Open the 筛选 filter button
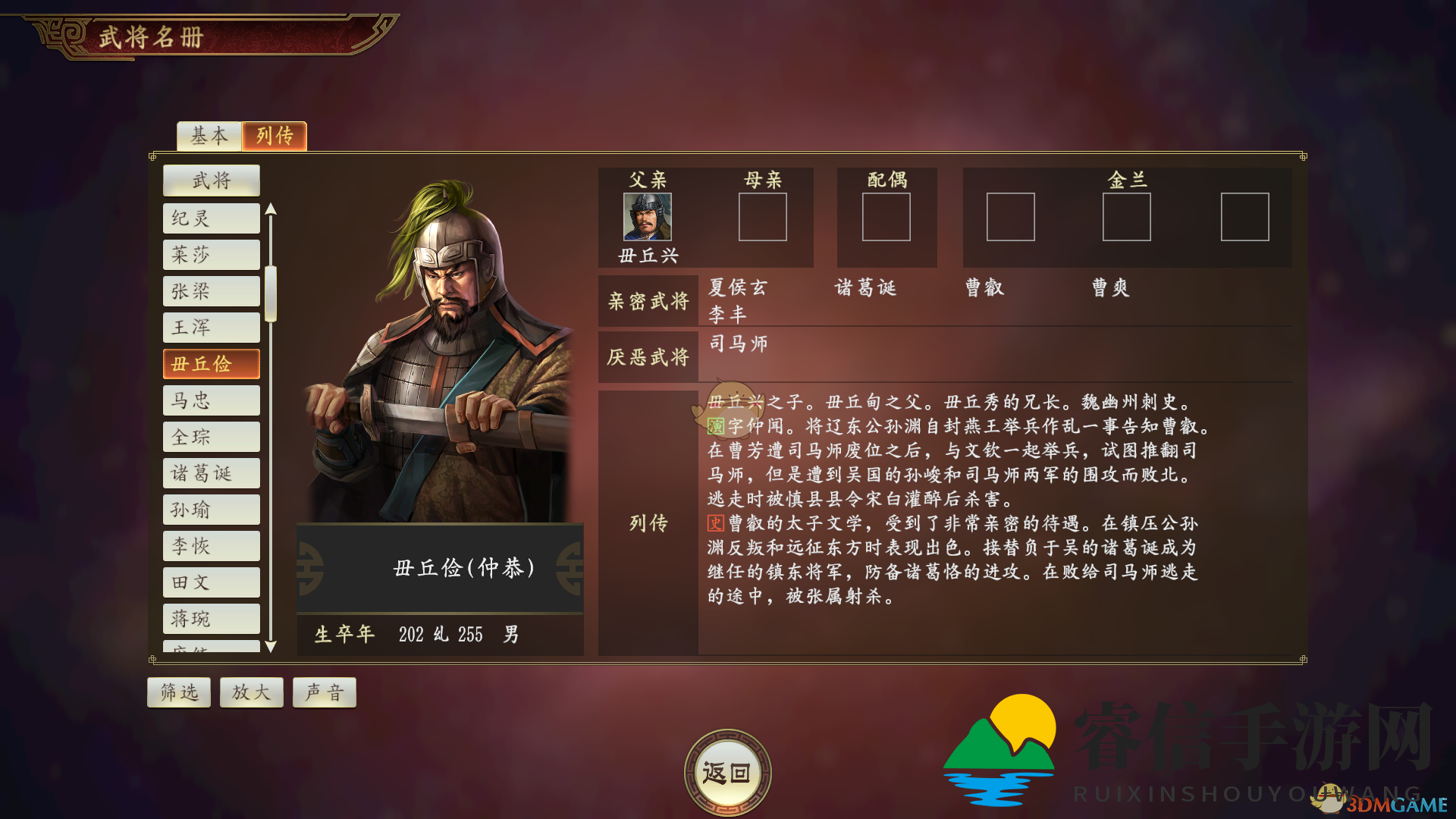This screenshot has height=819, width=1456. point(179,692)
